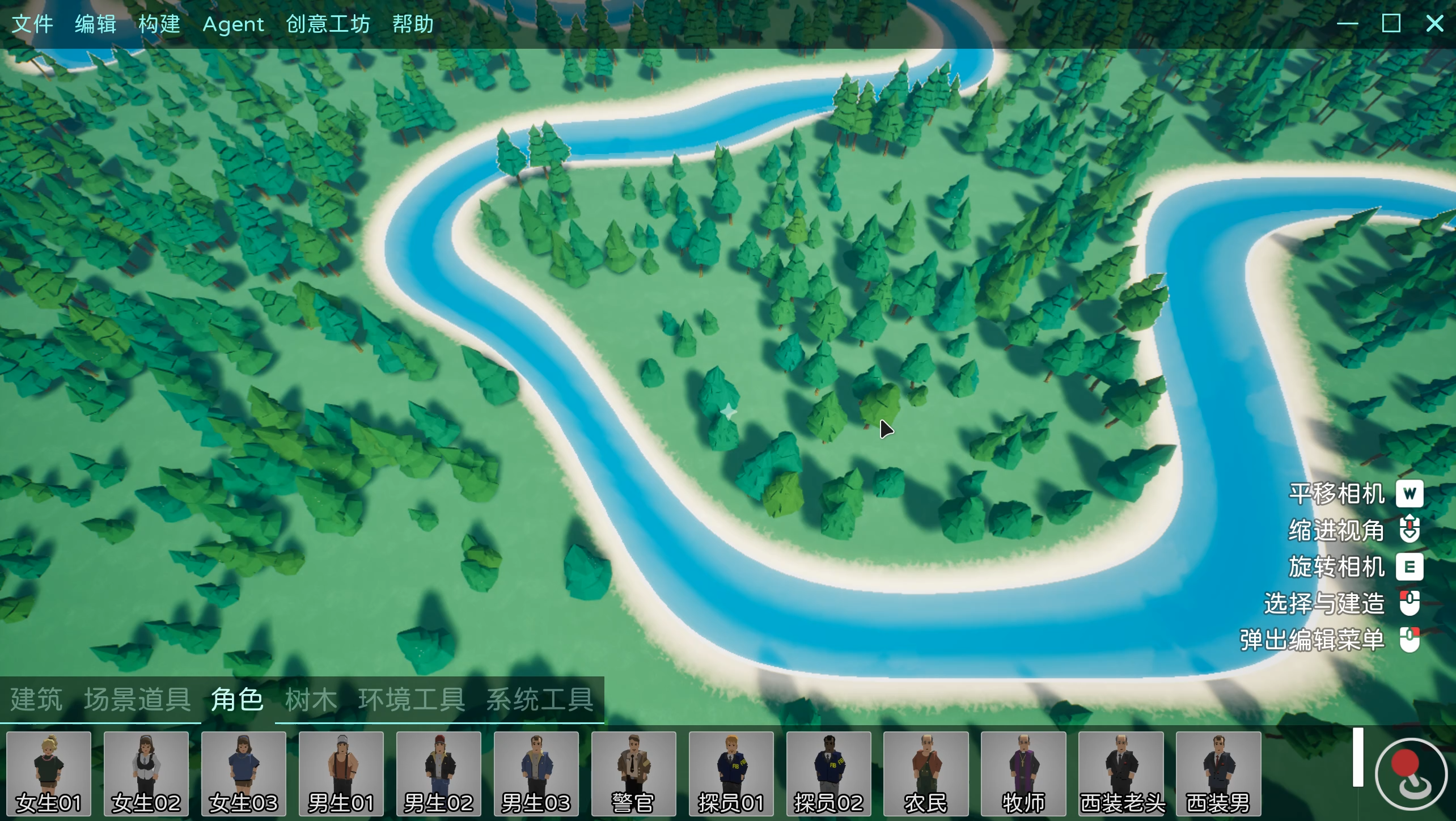
Task: Select the 农民 character tile
Action: click(926, 773)
